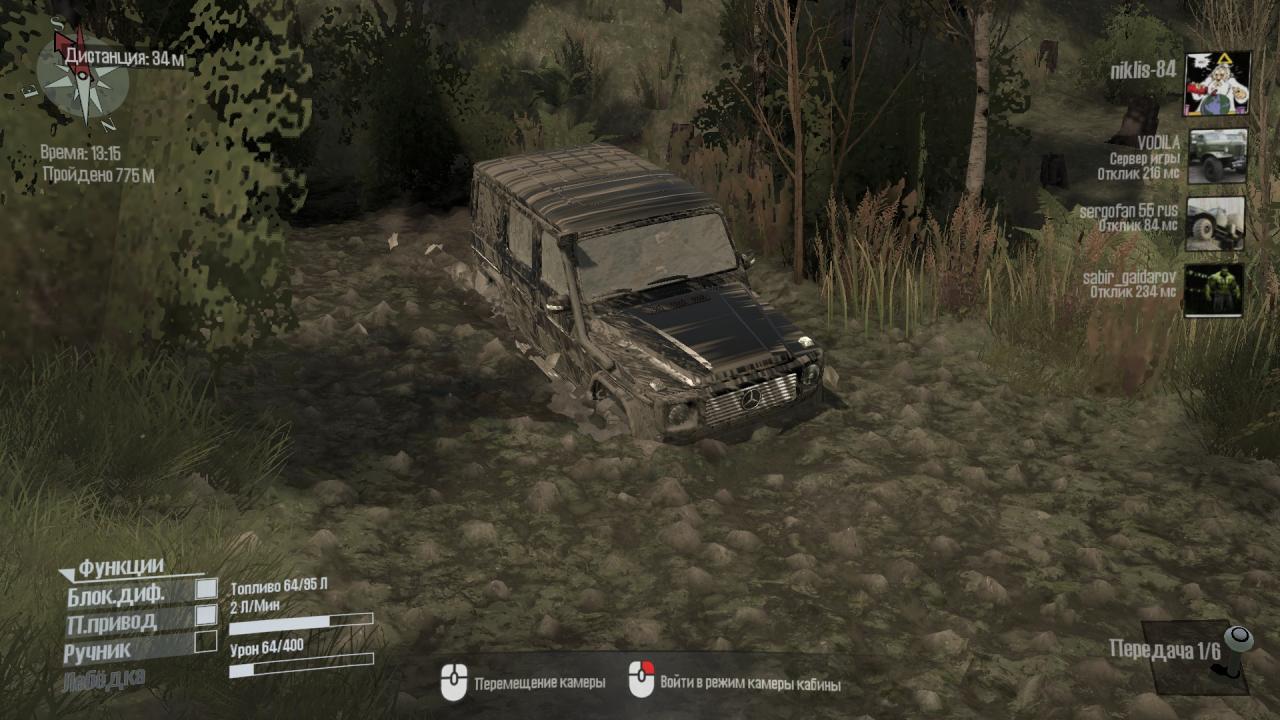Screen dimensions: 1280x720
Task: Select the Лебёдка winch function
Action: click(x=104, y=678)
